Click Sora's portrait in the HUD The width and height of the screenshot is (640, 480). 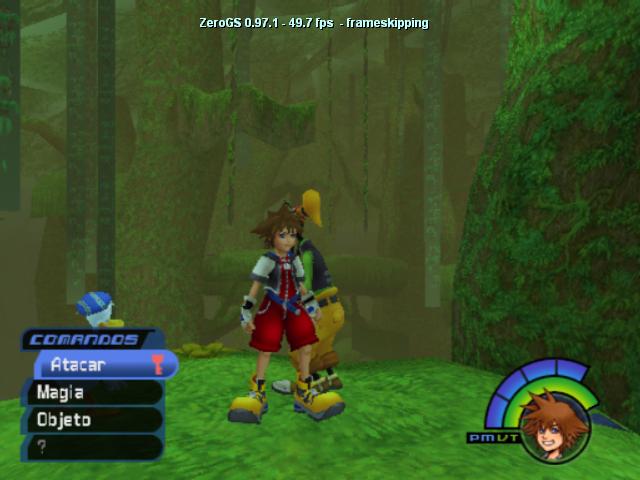[x=554, y=427]
